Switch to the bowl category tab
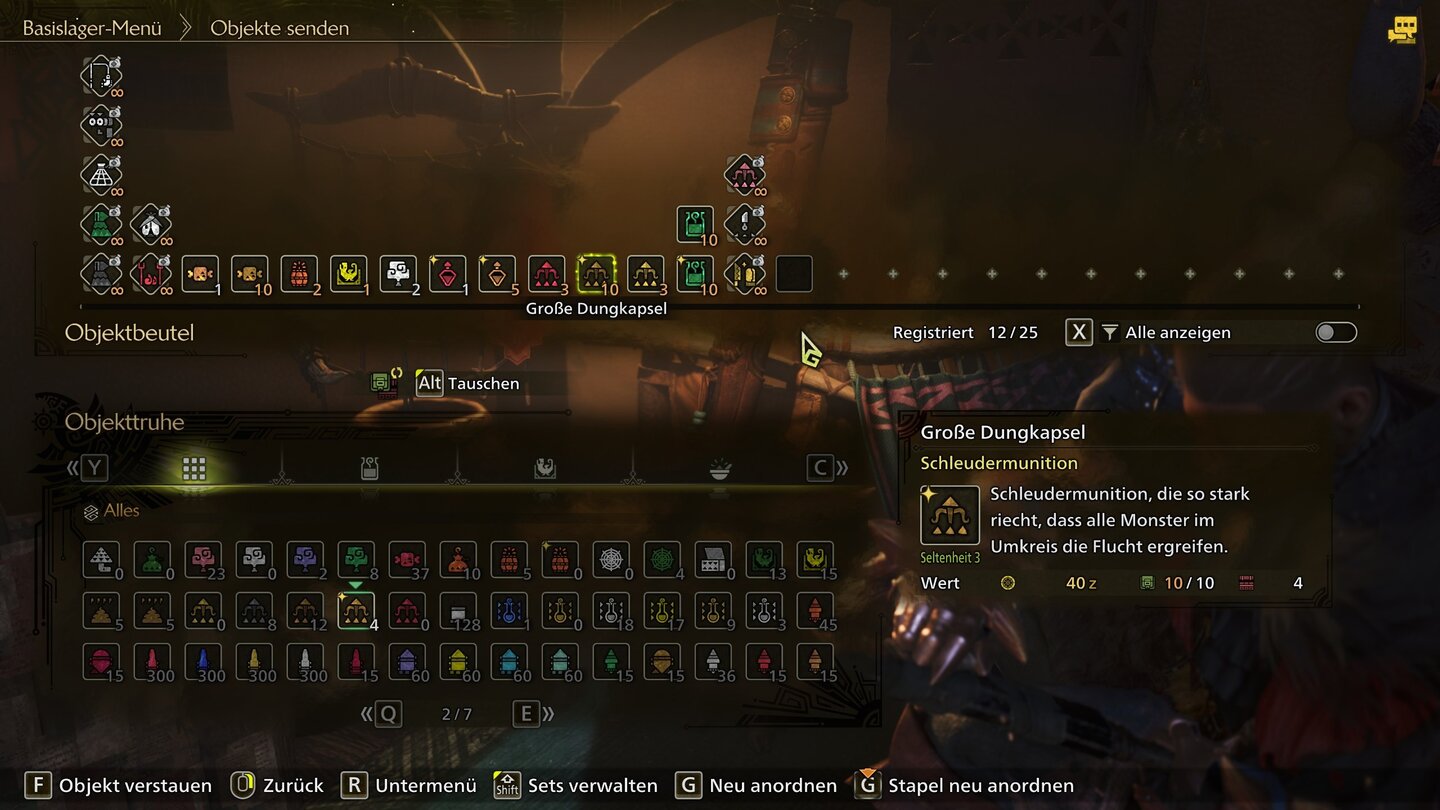 [719, 468]
